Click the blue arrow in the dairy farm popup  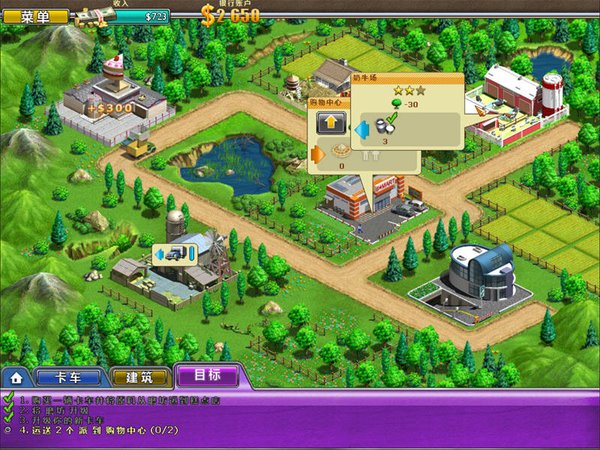point(362,127)
